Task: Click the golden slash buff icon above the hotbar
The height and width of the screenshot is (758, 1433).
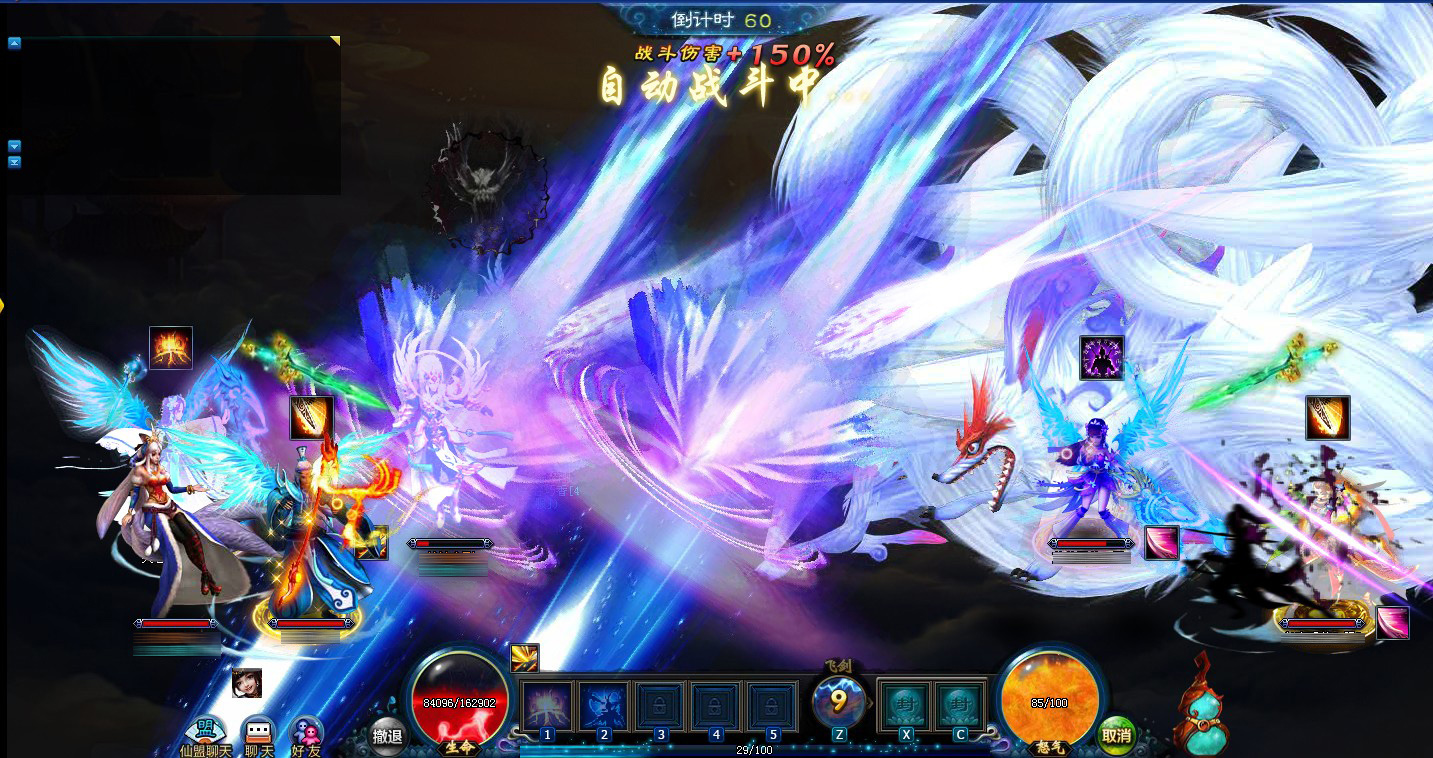Action: click(x=525, y=657)
